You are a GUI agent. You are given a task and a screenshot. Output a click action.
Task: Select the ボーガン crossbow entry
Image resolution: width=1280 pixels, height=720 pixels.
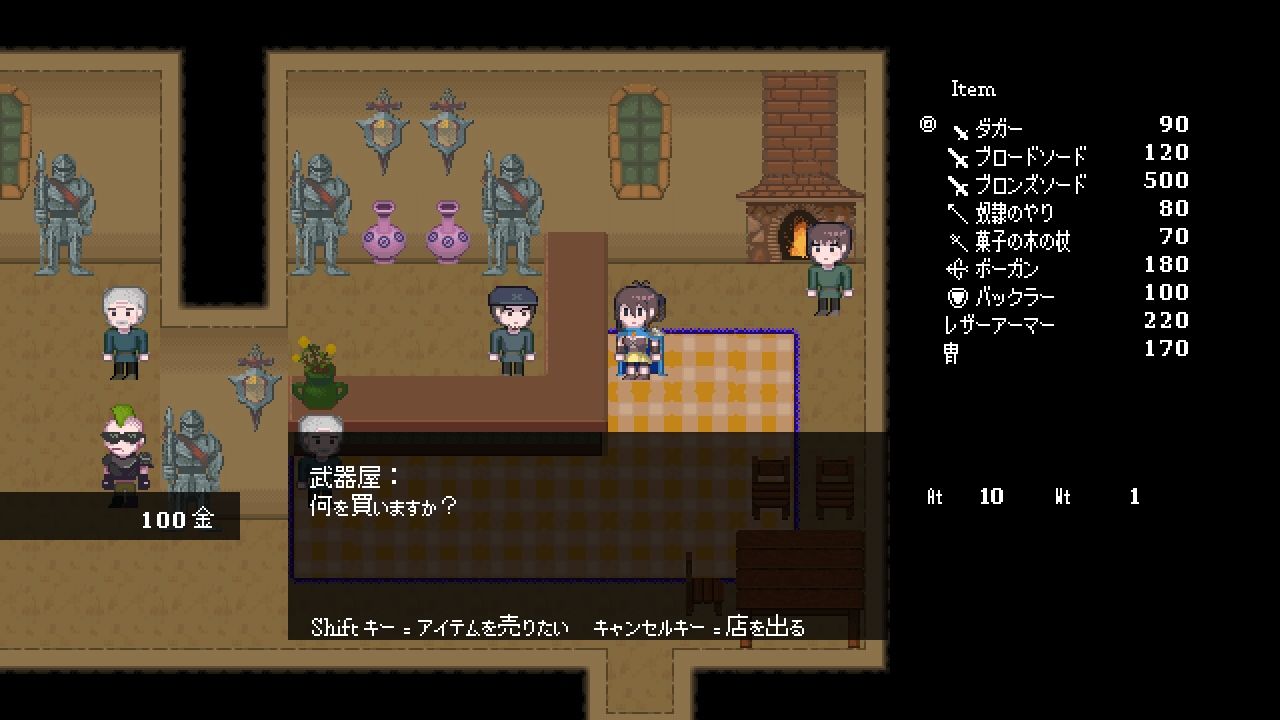tap(1006, 269)
